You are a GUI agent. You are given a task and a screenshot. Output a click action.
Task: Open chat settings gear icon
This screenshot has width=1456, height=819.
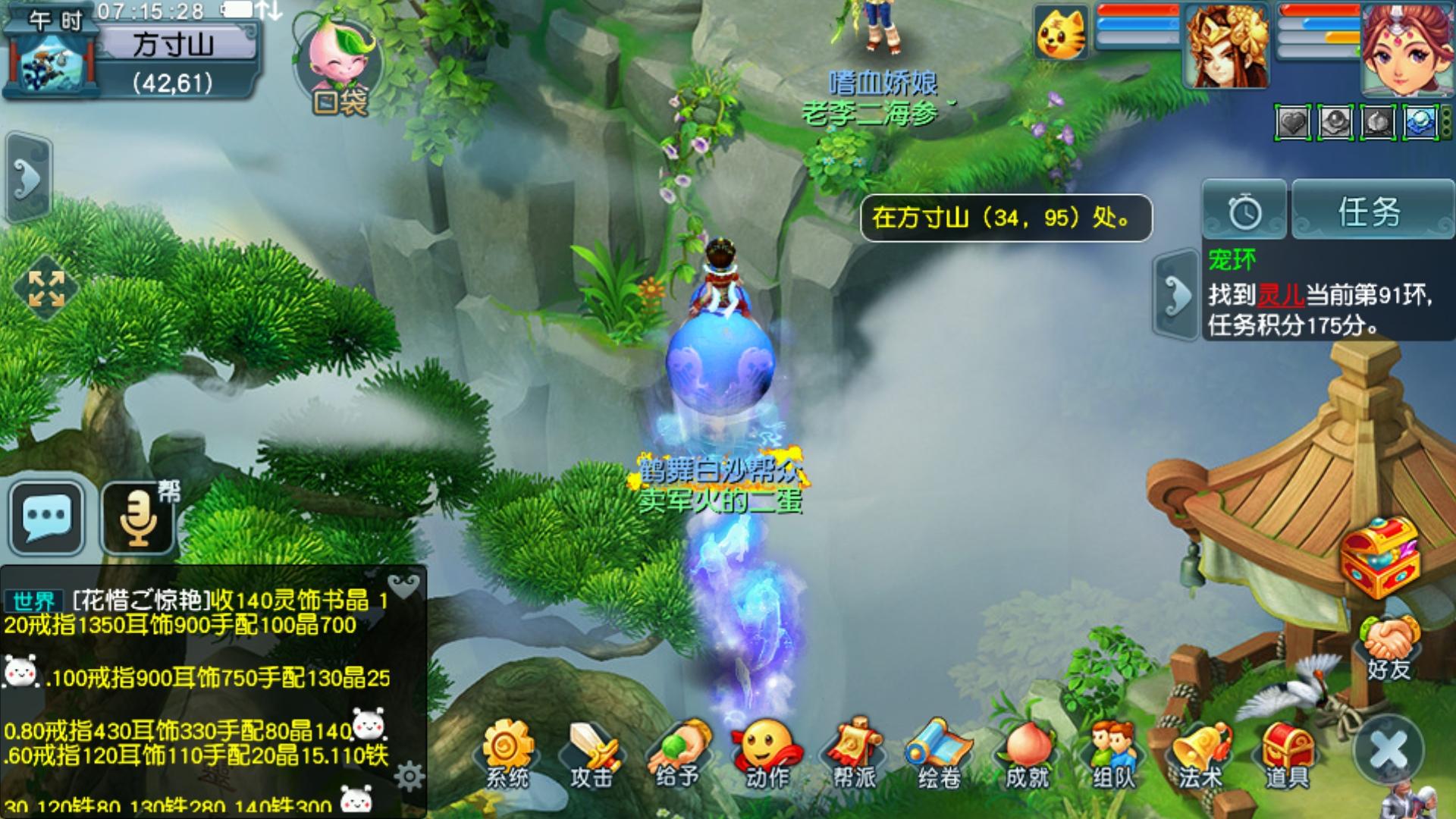[409, 776]
